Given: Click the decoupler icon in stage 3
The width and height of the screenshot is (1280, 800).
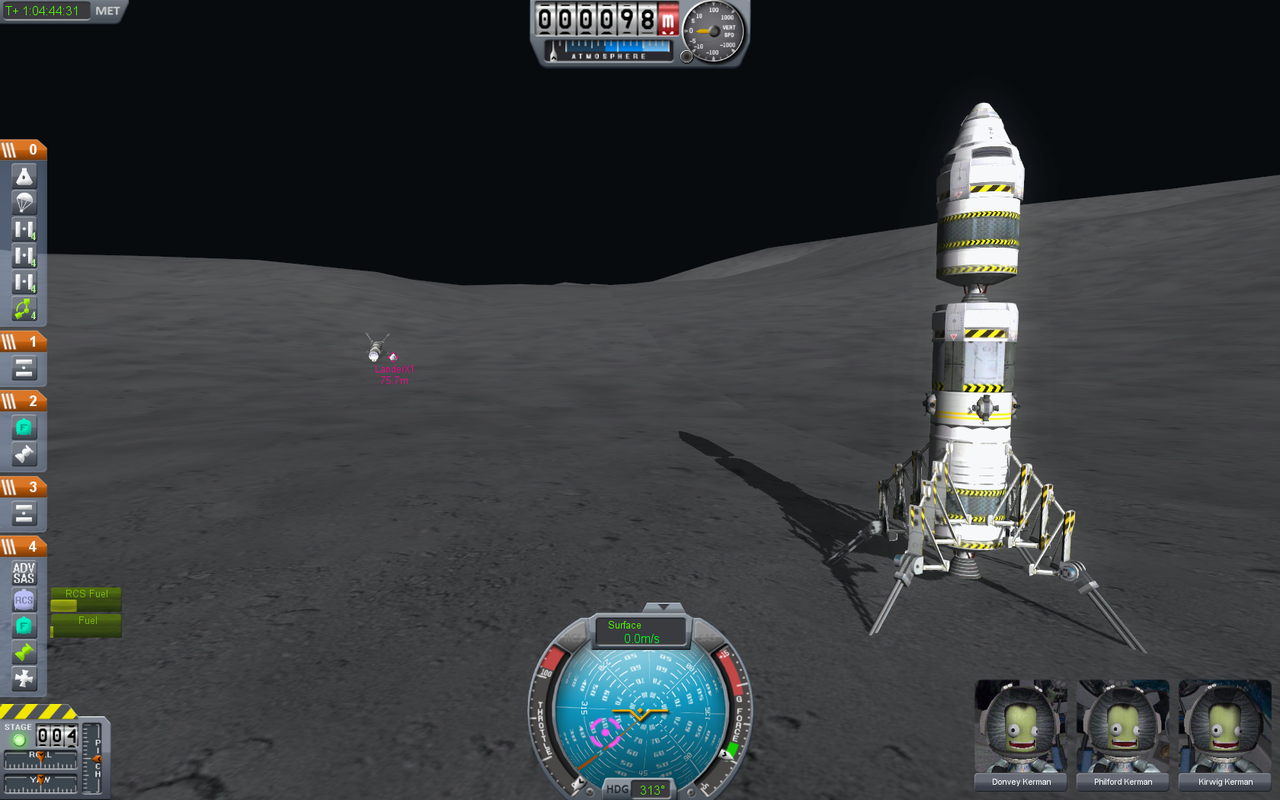Looking at the screenshot, I should (22, 512).
